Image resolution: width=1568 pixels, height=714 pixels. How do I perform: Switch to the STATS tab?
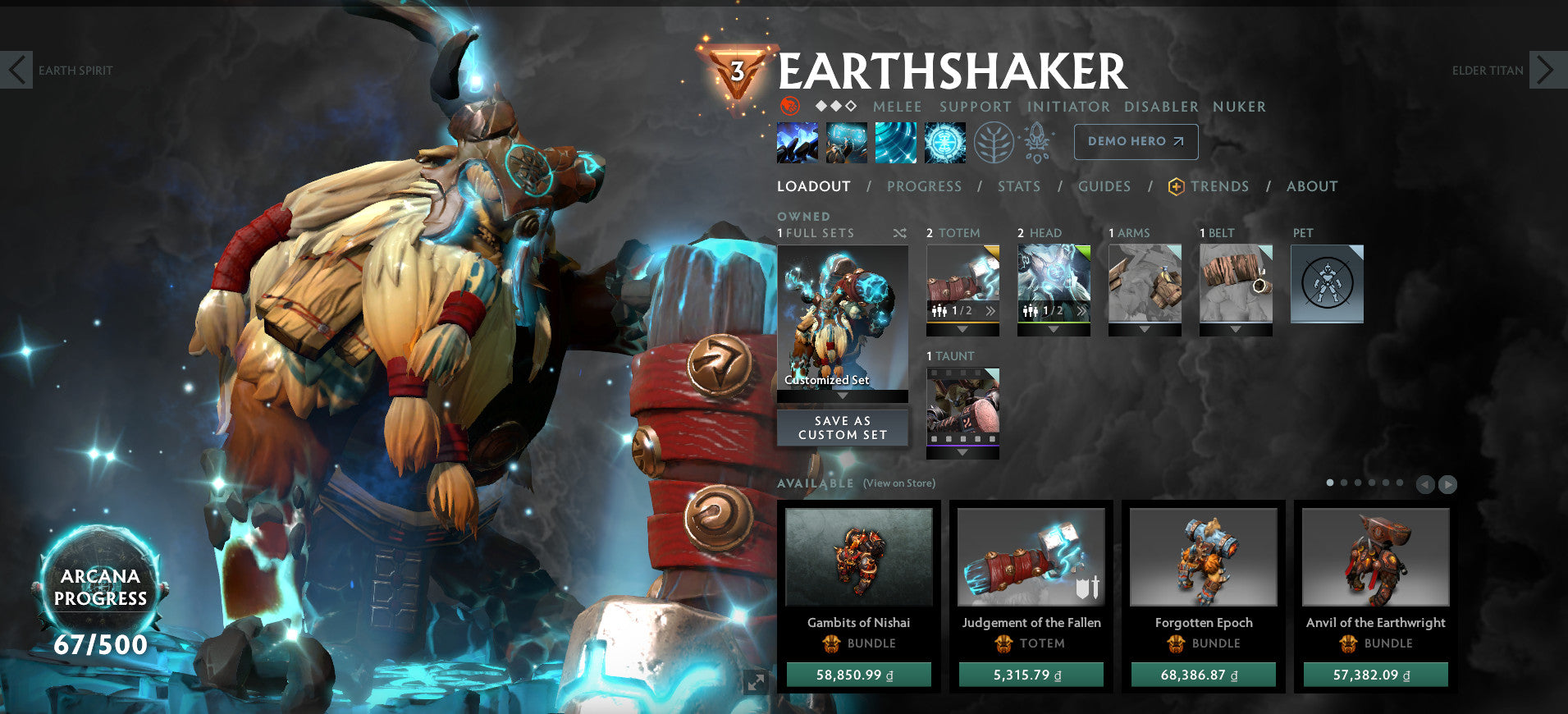[x=1018, y=186]
